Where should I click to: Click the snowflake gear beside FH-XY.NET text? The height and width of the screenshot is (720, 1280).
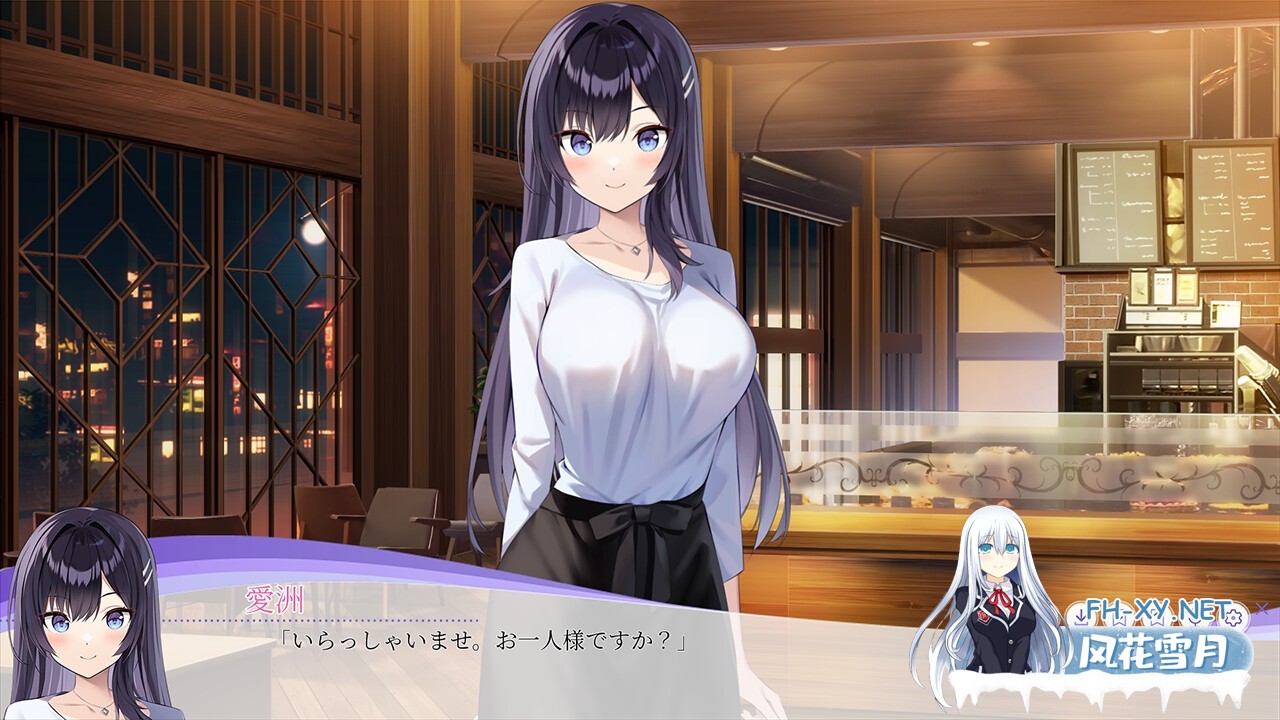click(x=1234, y=619)
